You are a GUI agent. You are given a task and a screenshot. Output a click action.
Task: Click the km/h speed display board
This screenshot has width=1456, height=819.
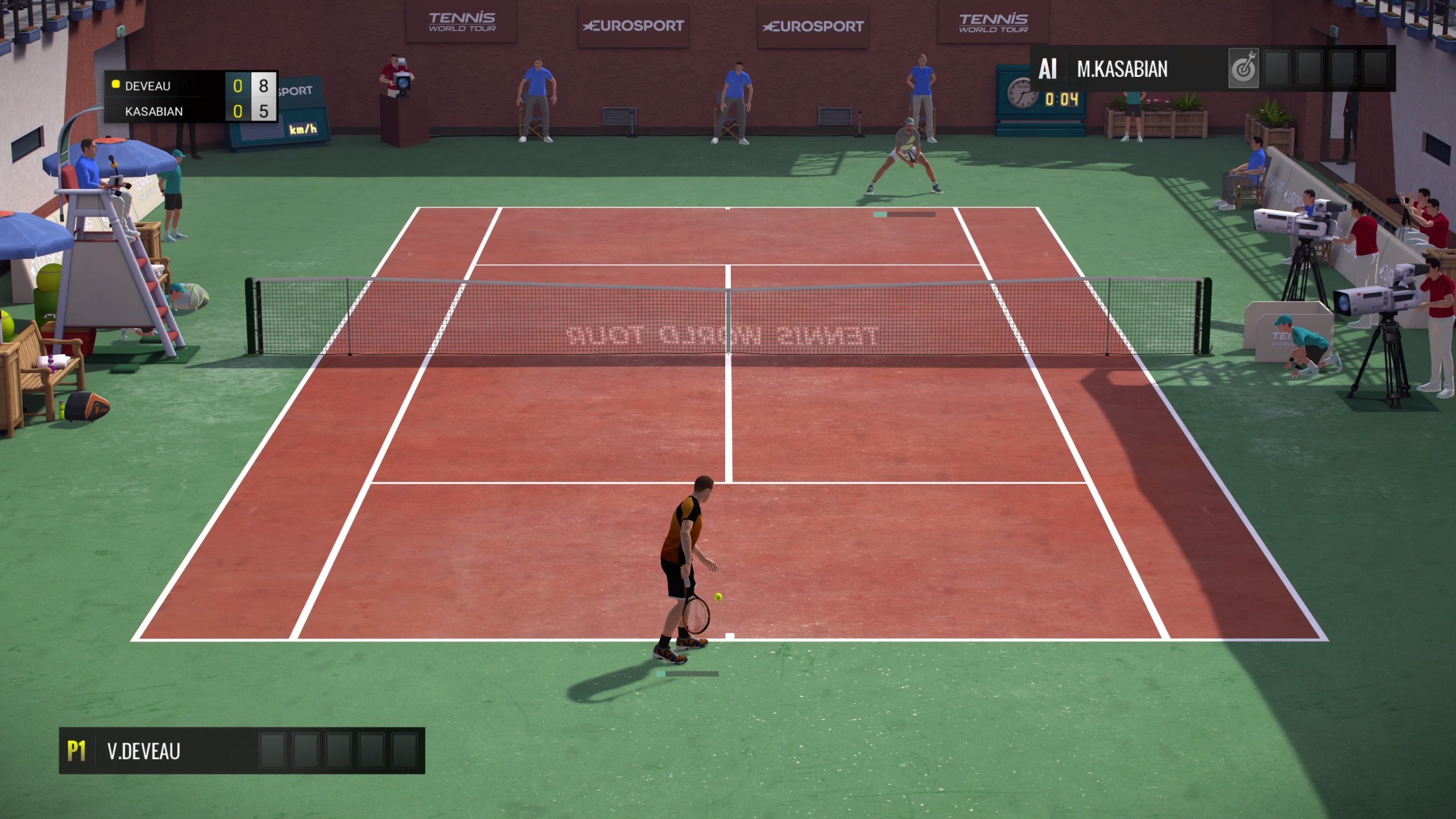(x=301, y=128)
